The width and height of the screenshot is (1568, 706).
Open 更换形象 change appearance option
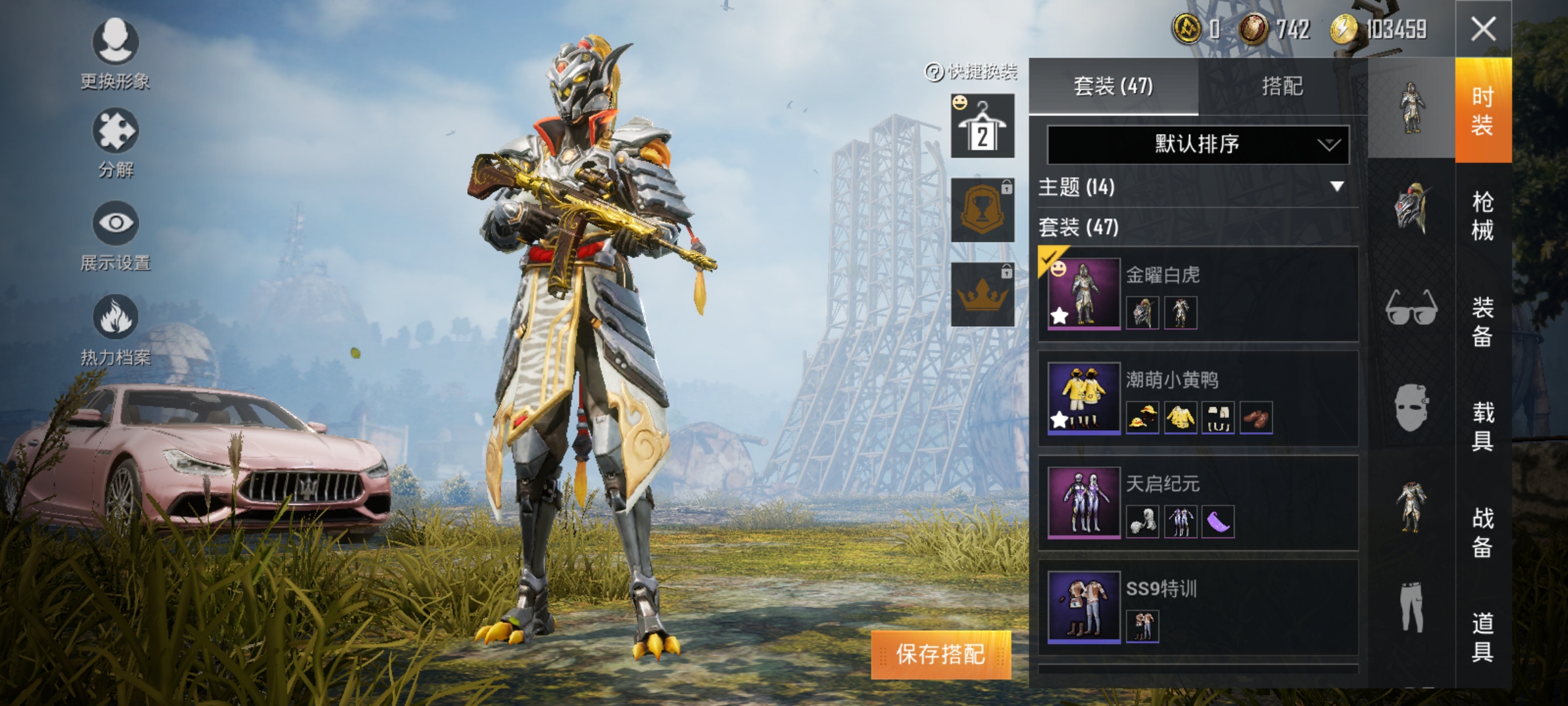[x=116, y=52]
